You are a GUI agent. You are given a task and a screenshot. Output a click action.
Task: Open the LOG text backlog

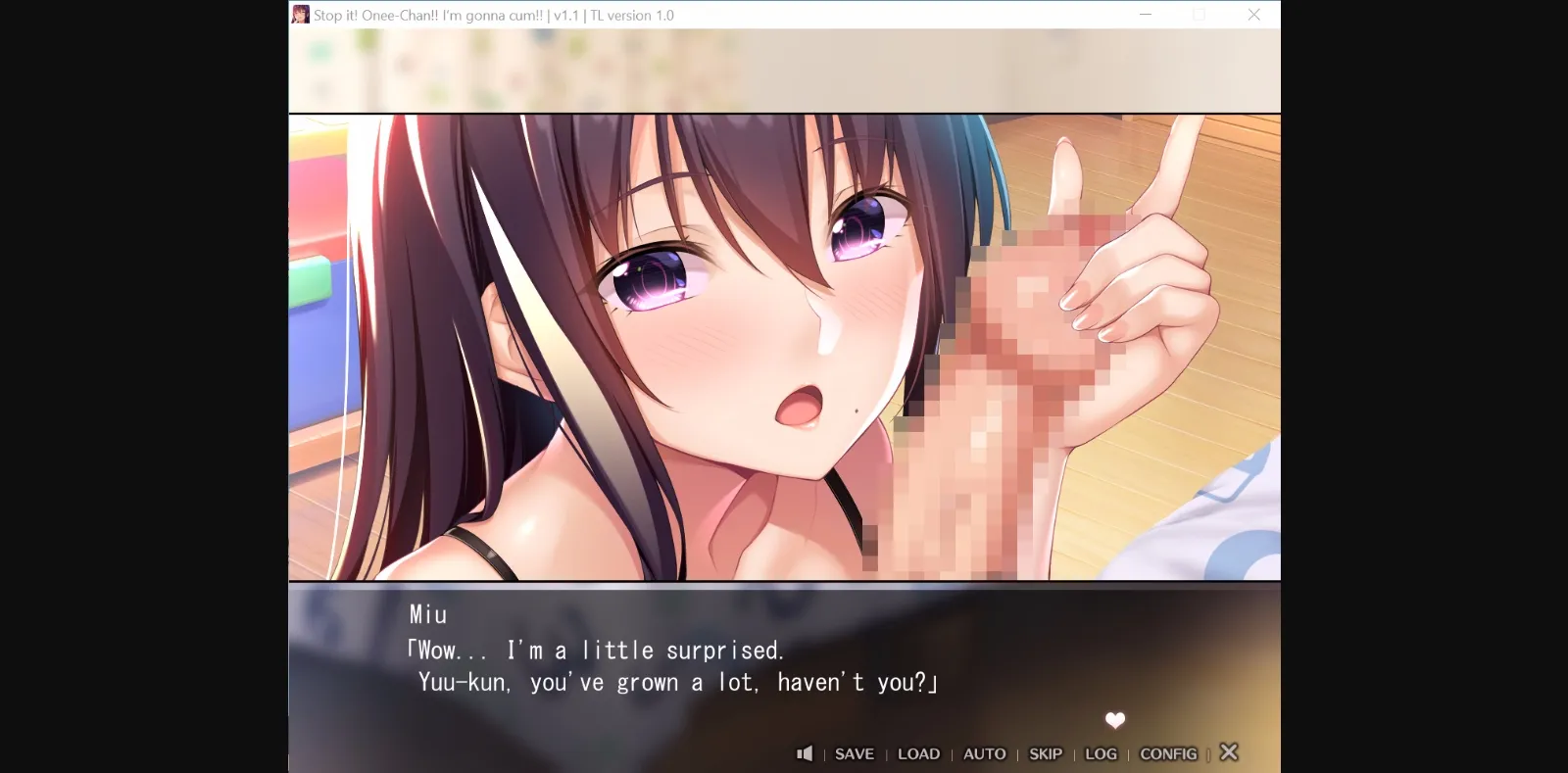point(1100,753)
